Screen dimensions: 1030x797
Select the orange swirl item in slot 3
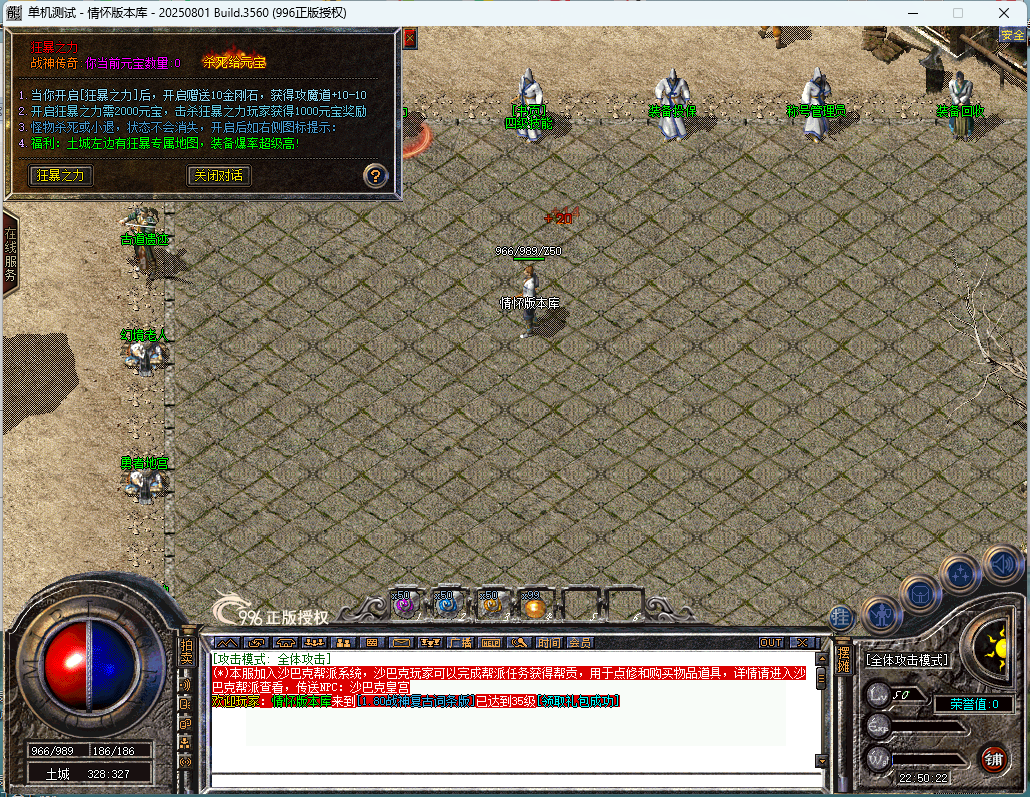[489, 604]
